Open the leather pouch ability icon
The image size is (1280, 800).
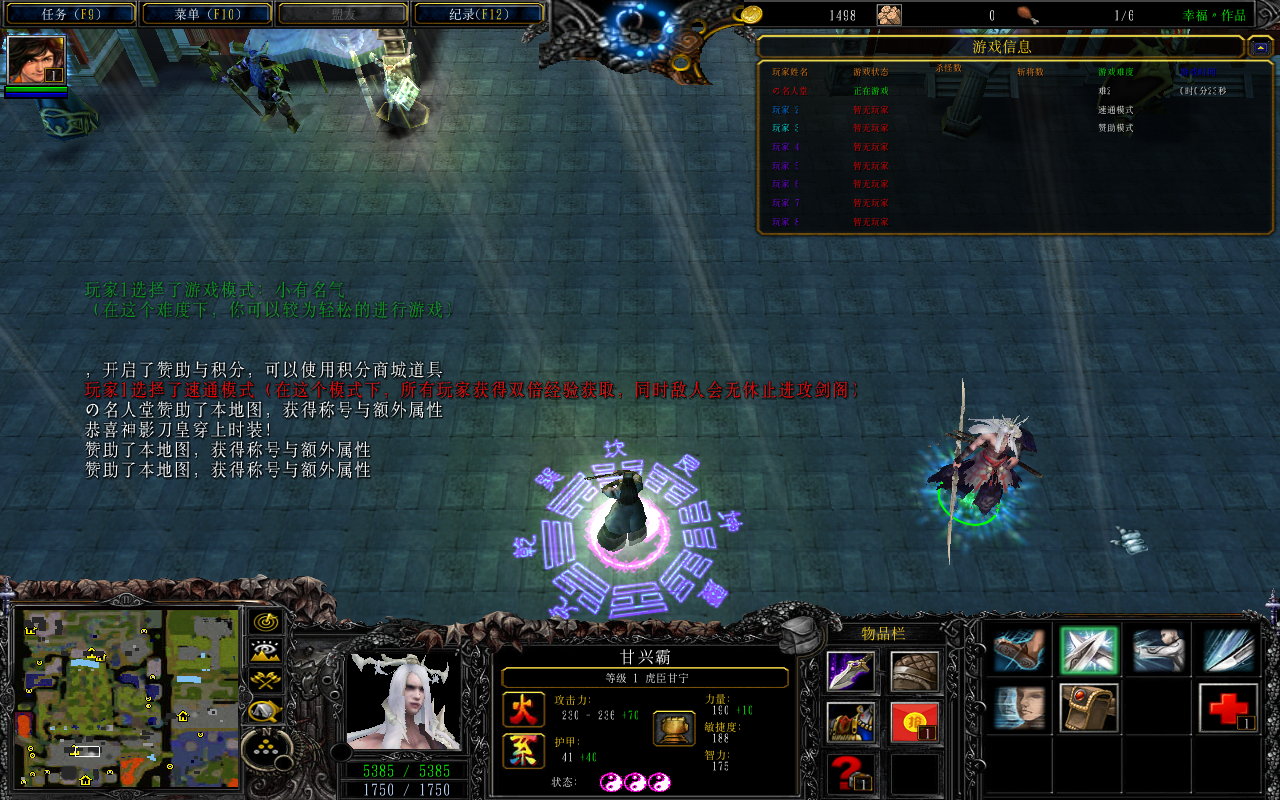click(x=1088, y=708)
